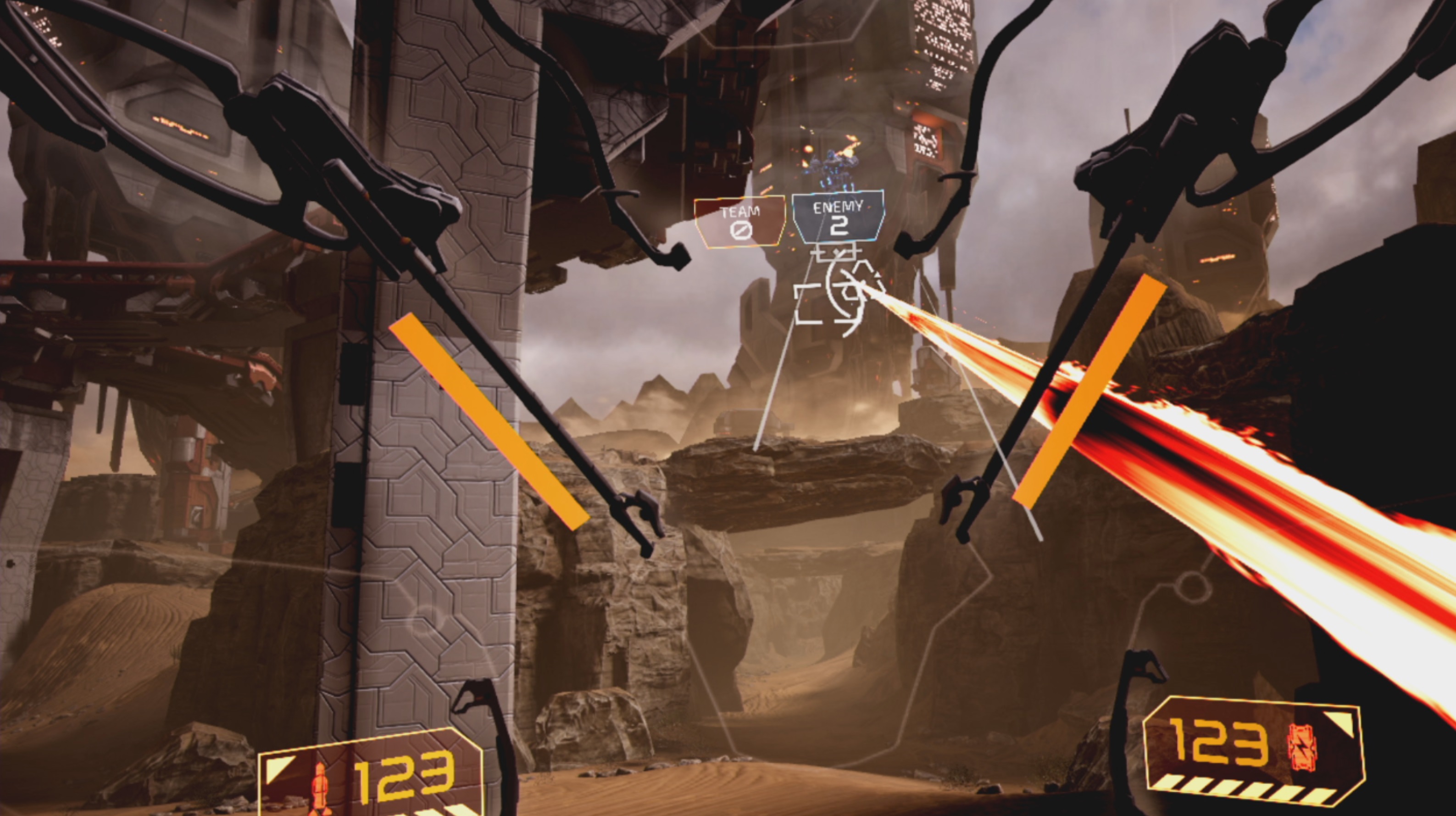
Task: Select the red energy cell weapon icon
Action: click(x=1301, y=745)
